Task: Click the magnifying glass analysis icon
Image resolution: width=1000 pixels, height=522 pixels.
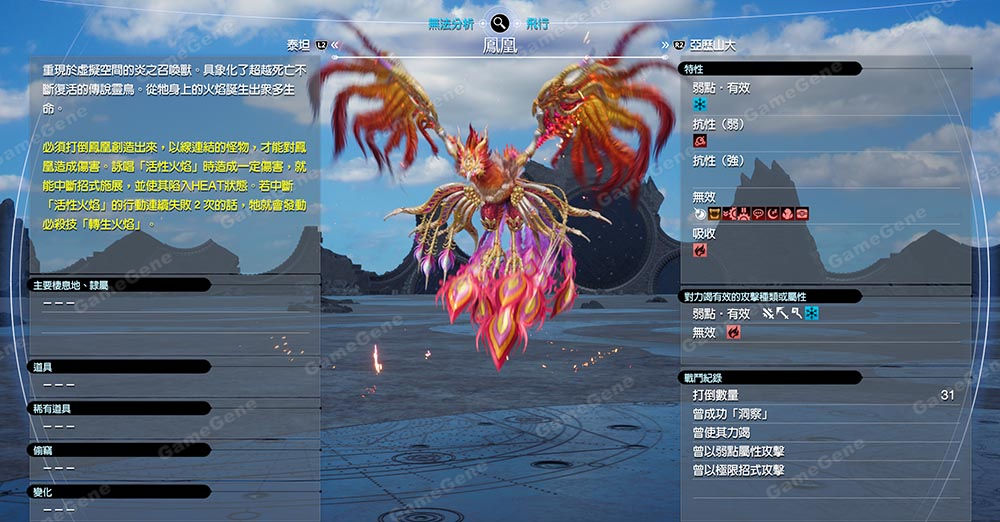Action: (x=500, y=23)
